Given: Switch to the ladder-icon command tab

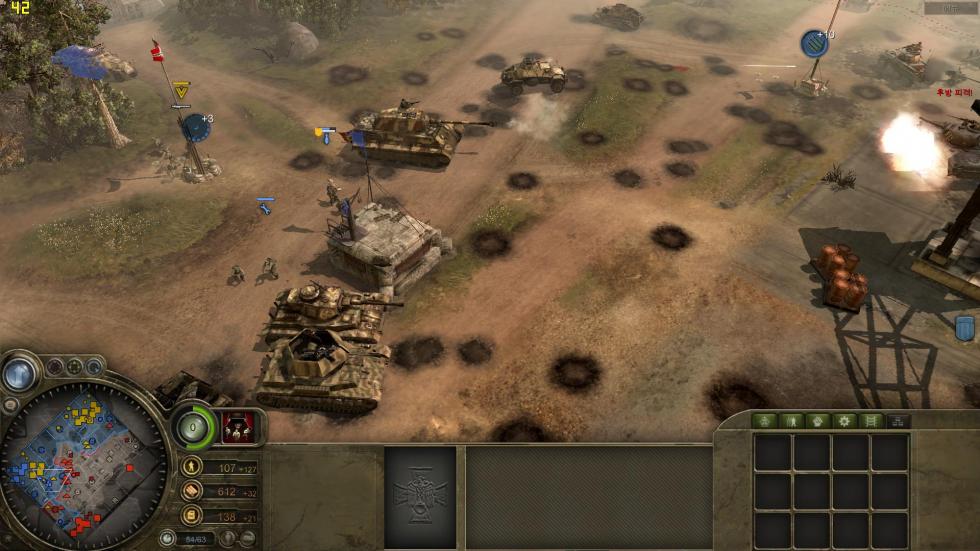Looking at the screenshot, I should [x=872, y=421].
